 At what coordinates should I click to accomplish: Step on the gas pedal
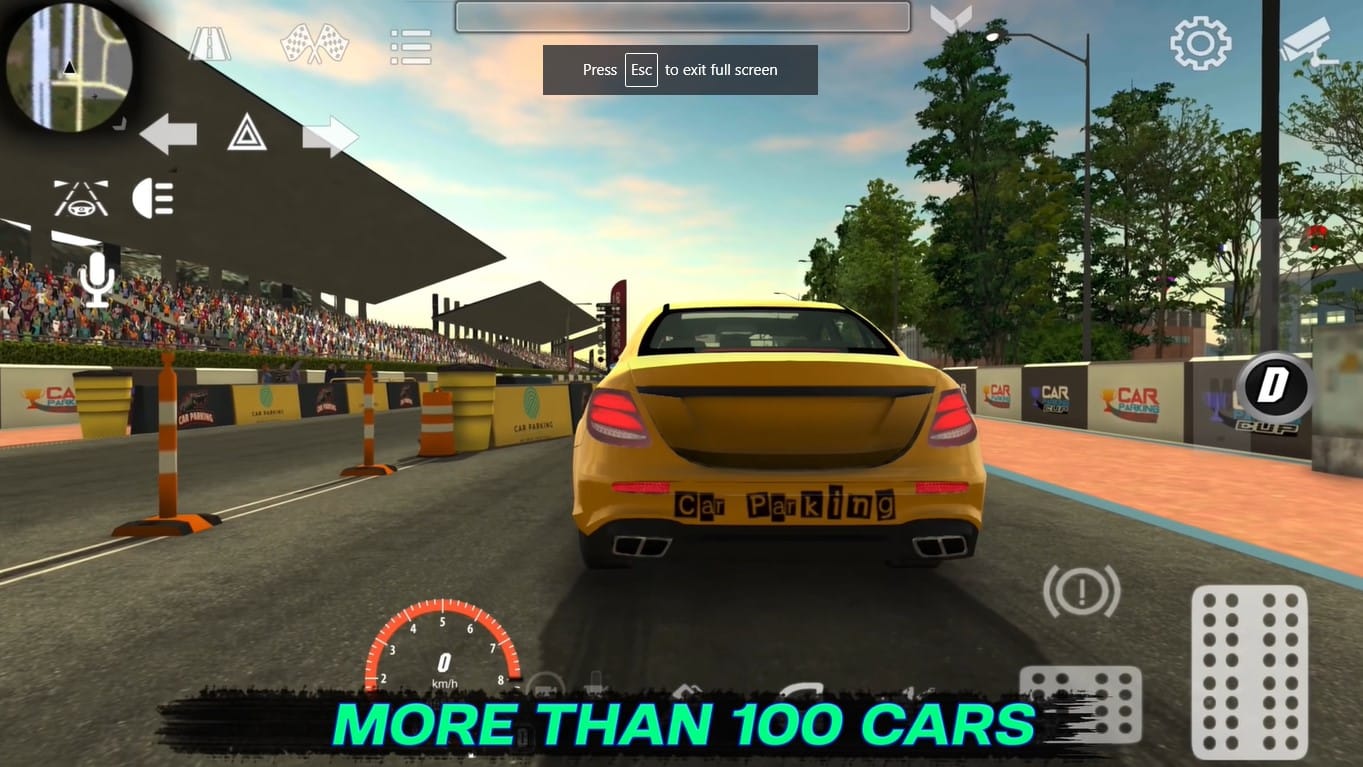1249,671
